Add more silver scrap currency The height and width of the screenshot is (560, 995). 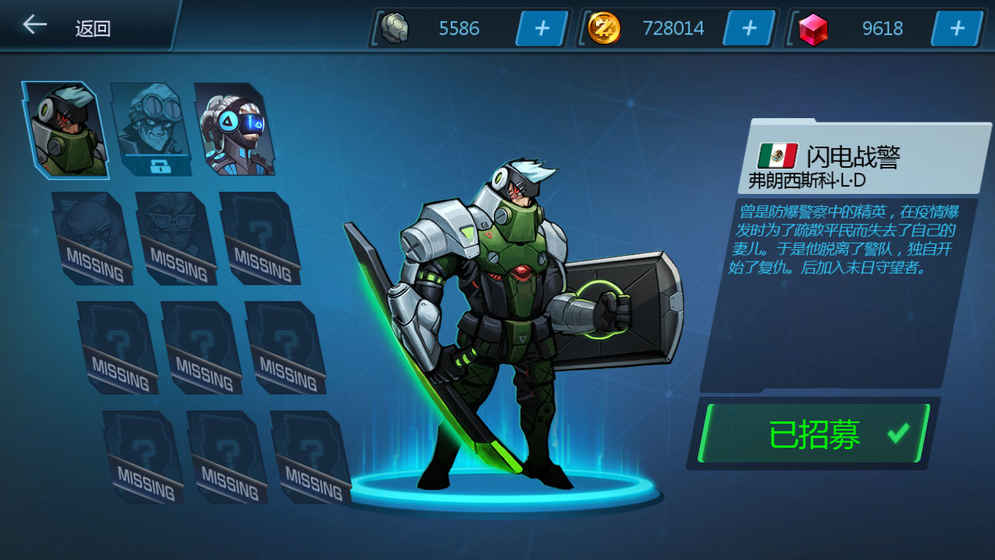542,28
